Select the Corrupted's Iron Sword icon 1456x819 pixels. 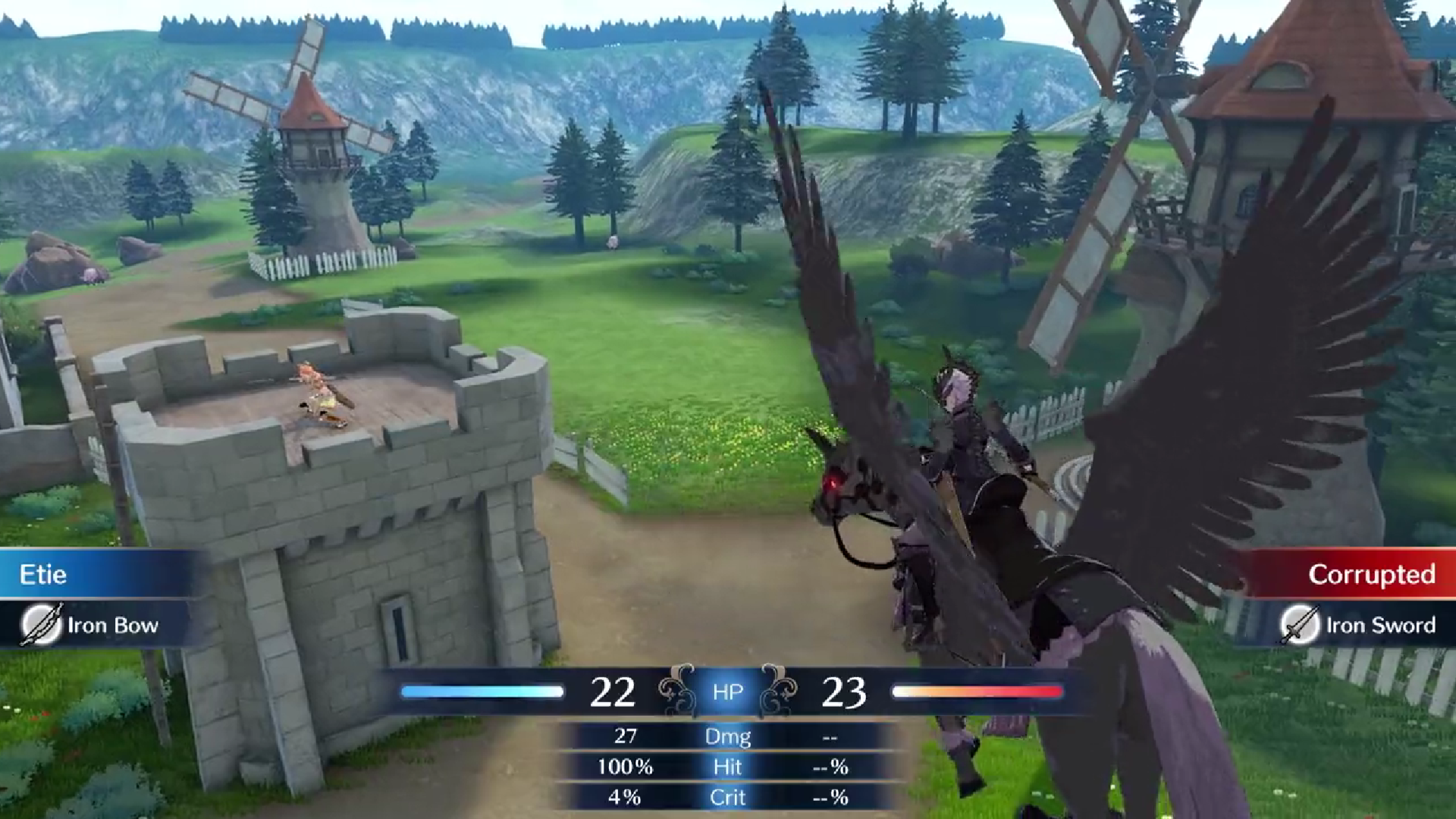click(x=1300, y=625)
